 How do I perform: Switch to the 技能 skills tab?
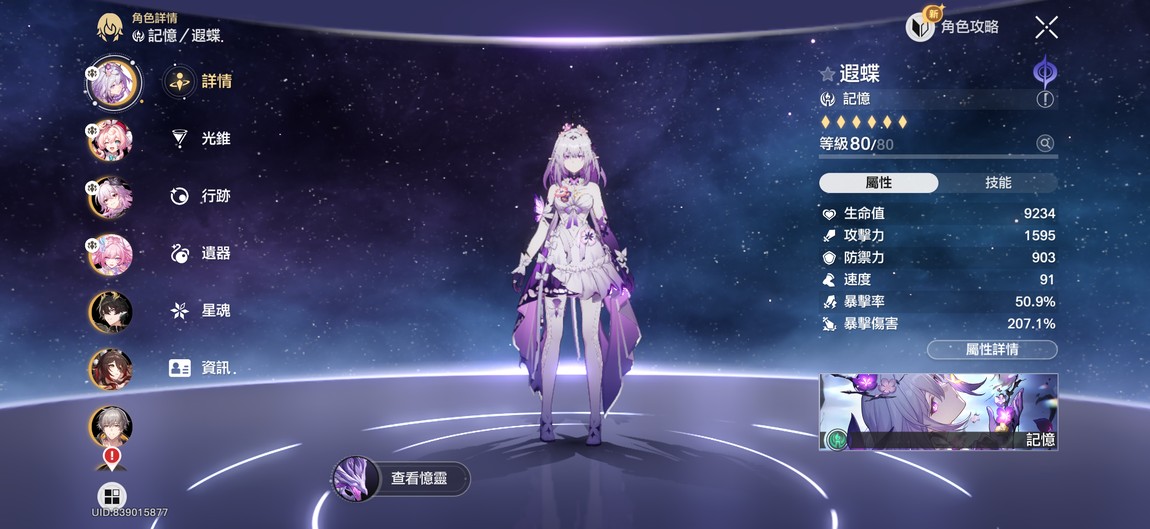coord(998,183)
